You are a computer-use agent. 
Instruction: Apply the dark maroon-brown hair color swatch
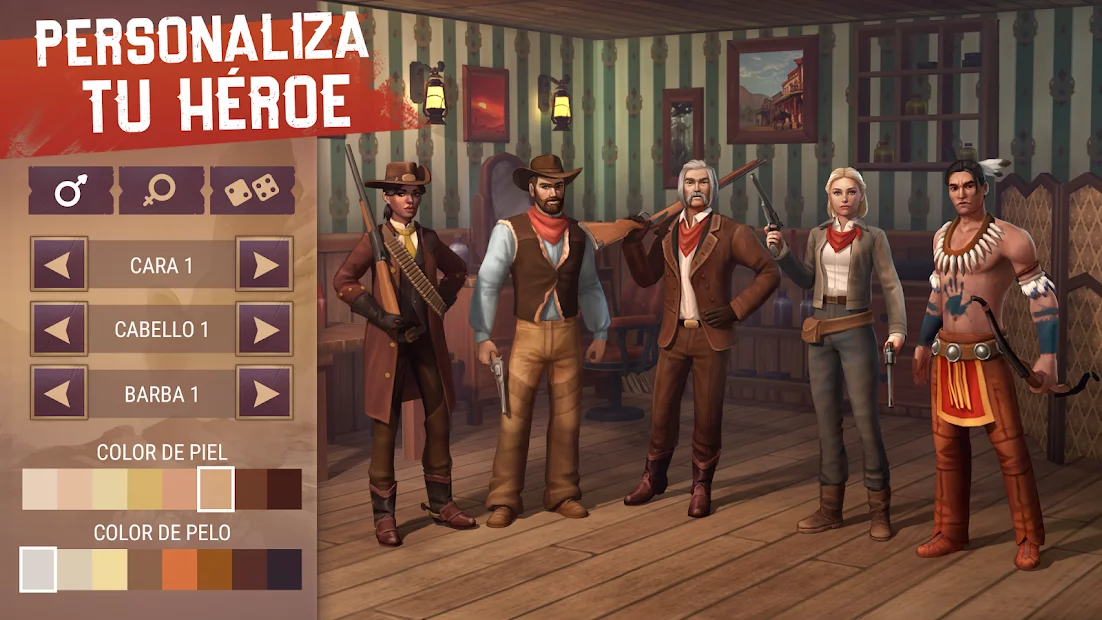(x=250, y=569)
